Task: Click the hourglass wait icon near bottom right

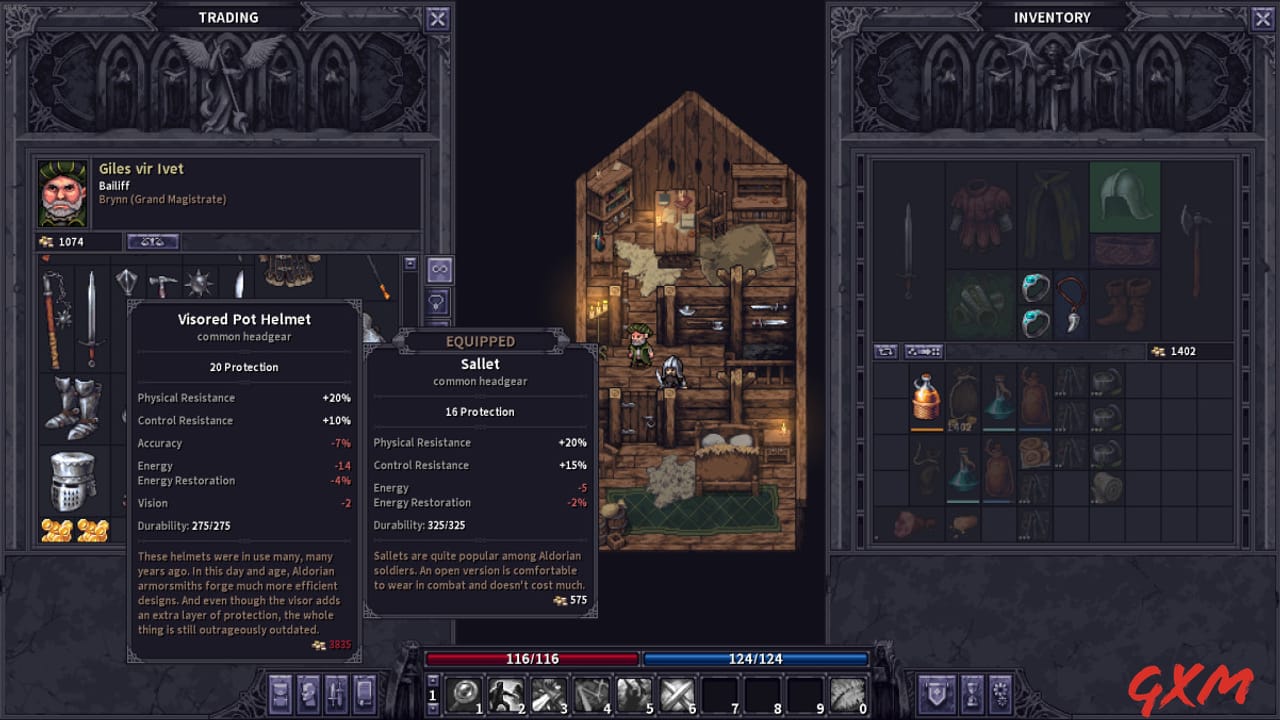Action: [x=971, y=693]
